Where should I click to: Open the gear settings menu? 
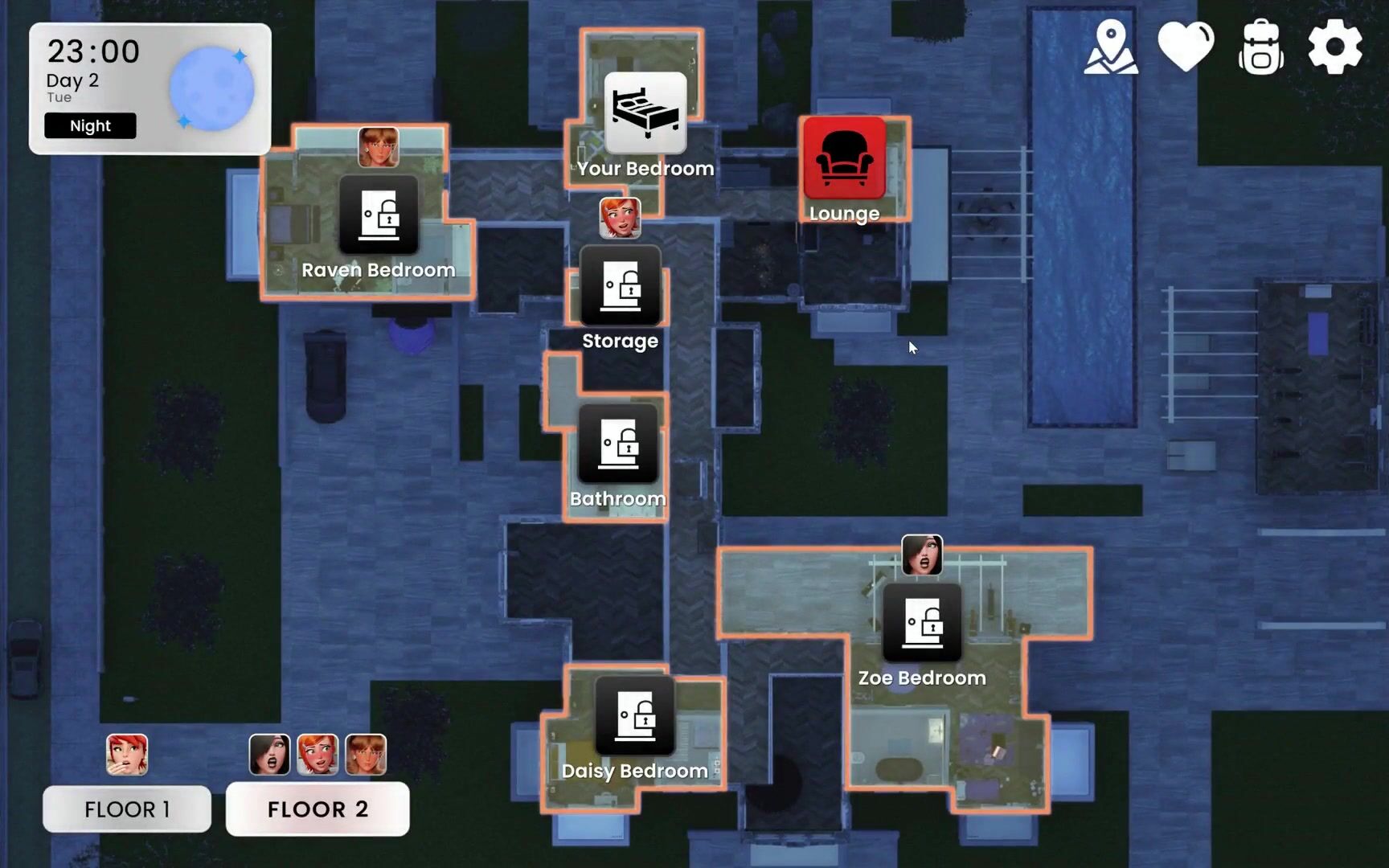(1335, 47)
